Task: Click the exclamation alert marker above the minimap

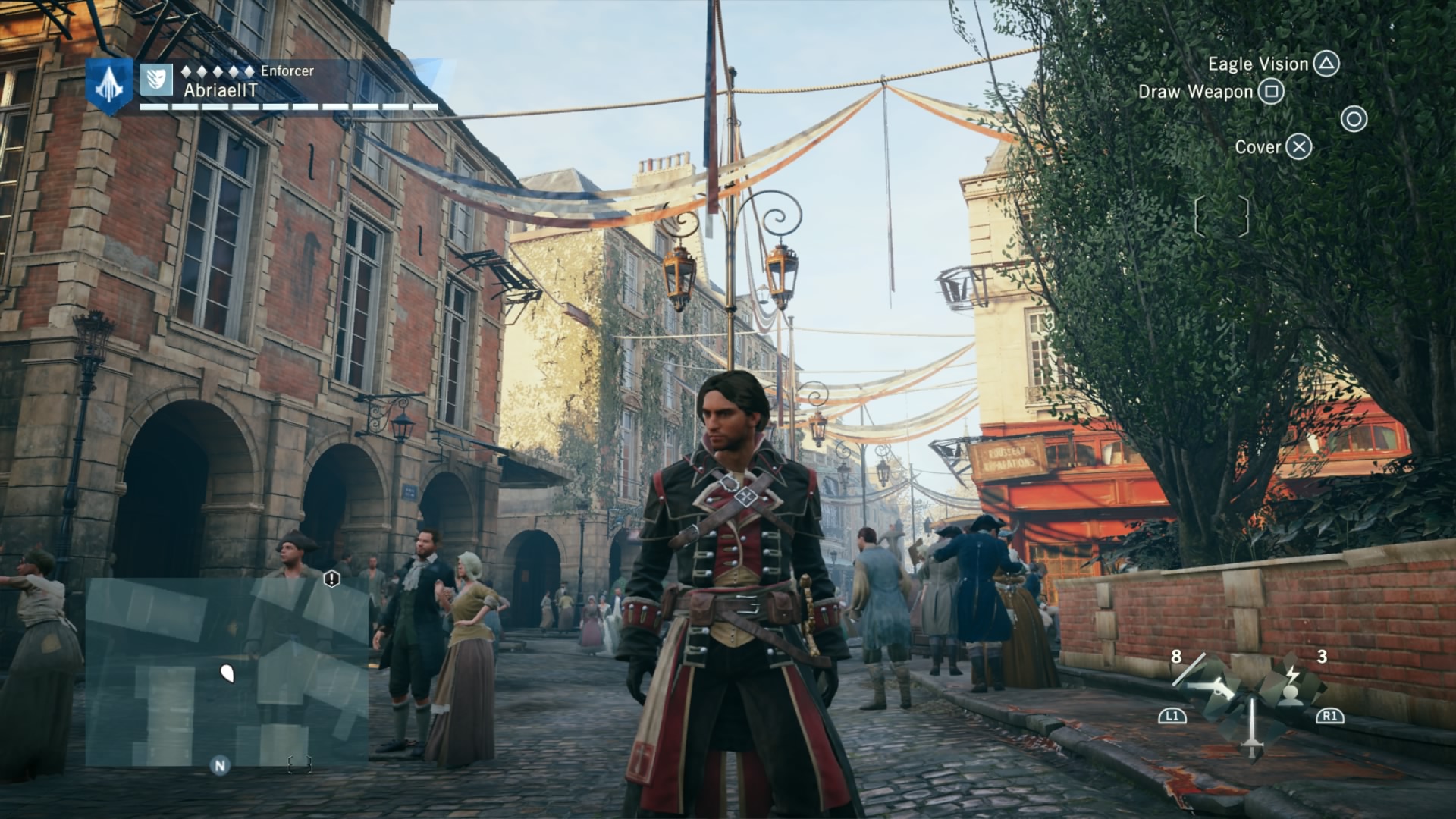Action: (x=331, y=579)
